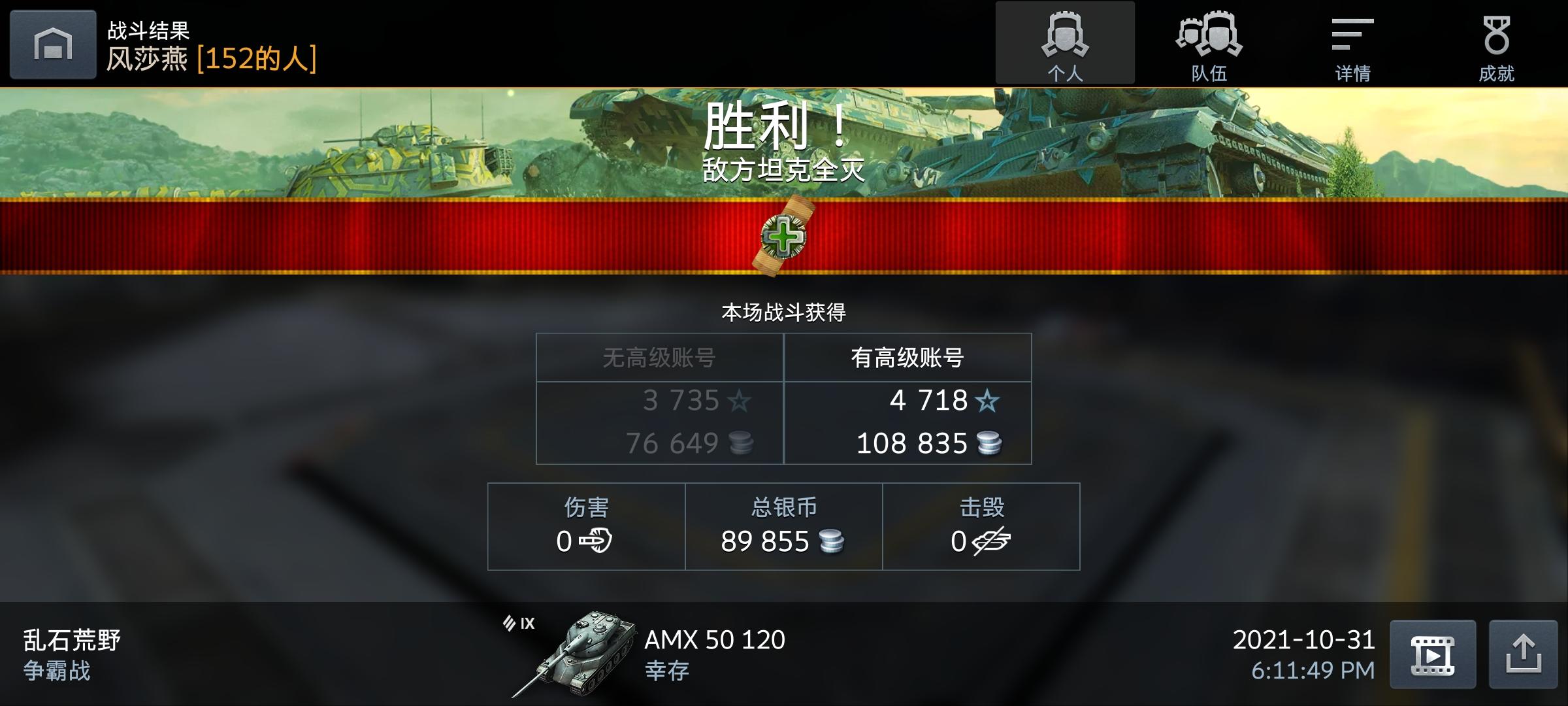Image resolution: width=1568 pixels, height=706 pixels.
Task: Click the clan tag [152的人] link
Action: 257,58
